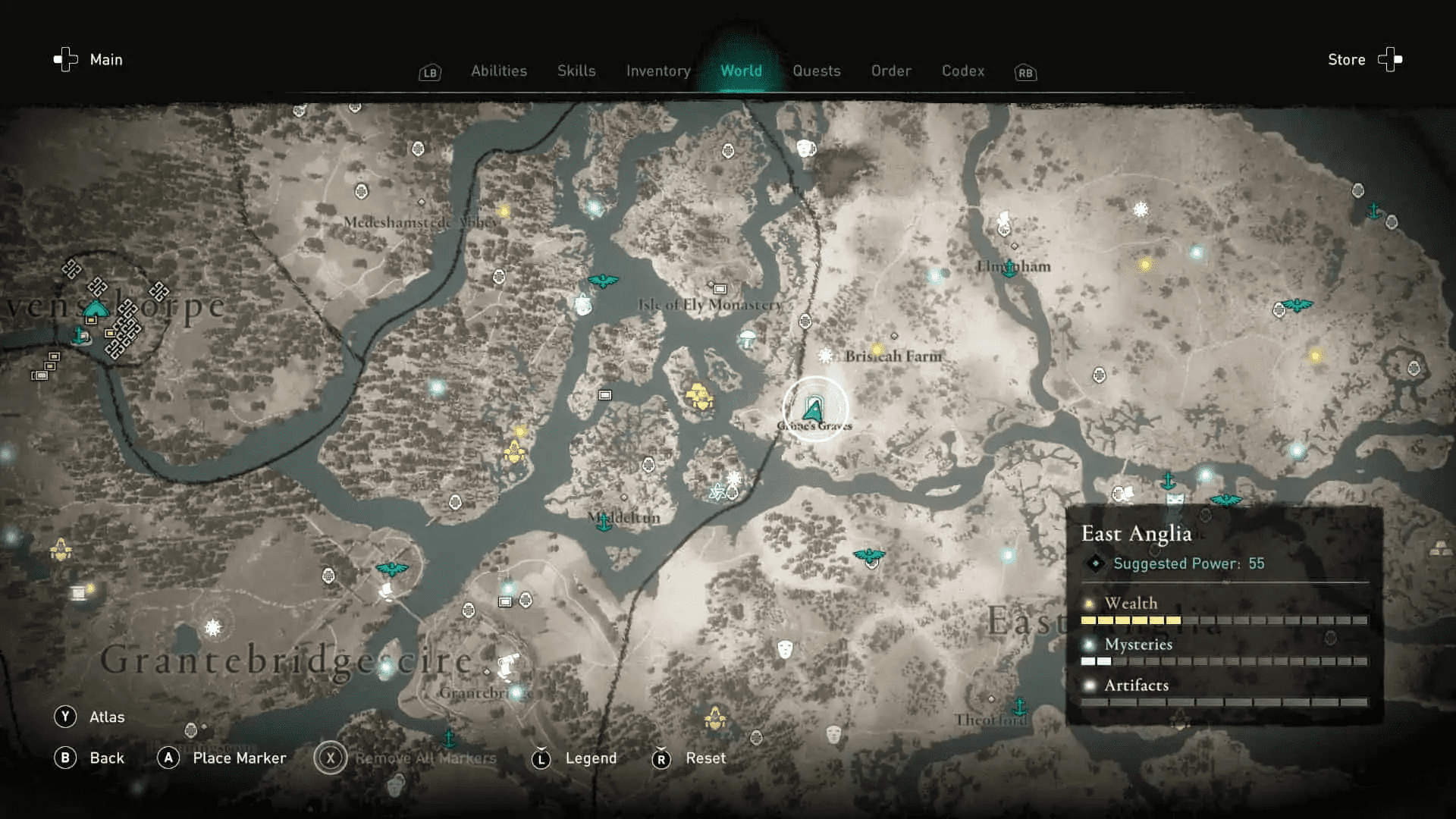Expand the Skills section via LB tab arrow
Image resolution: width=1456 pixels, height=819 pixels.
click(x=429, y=72)
